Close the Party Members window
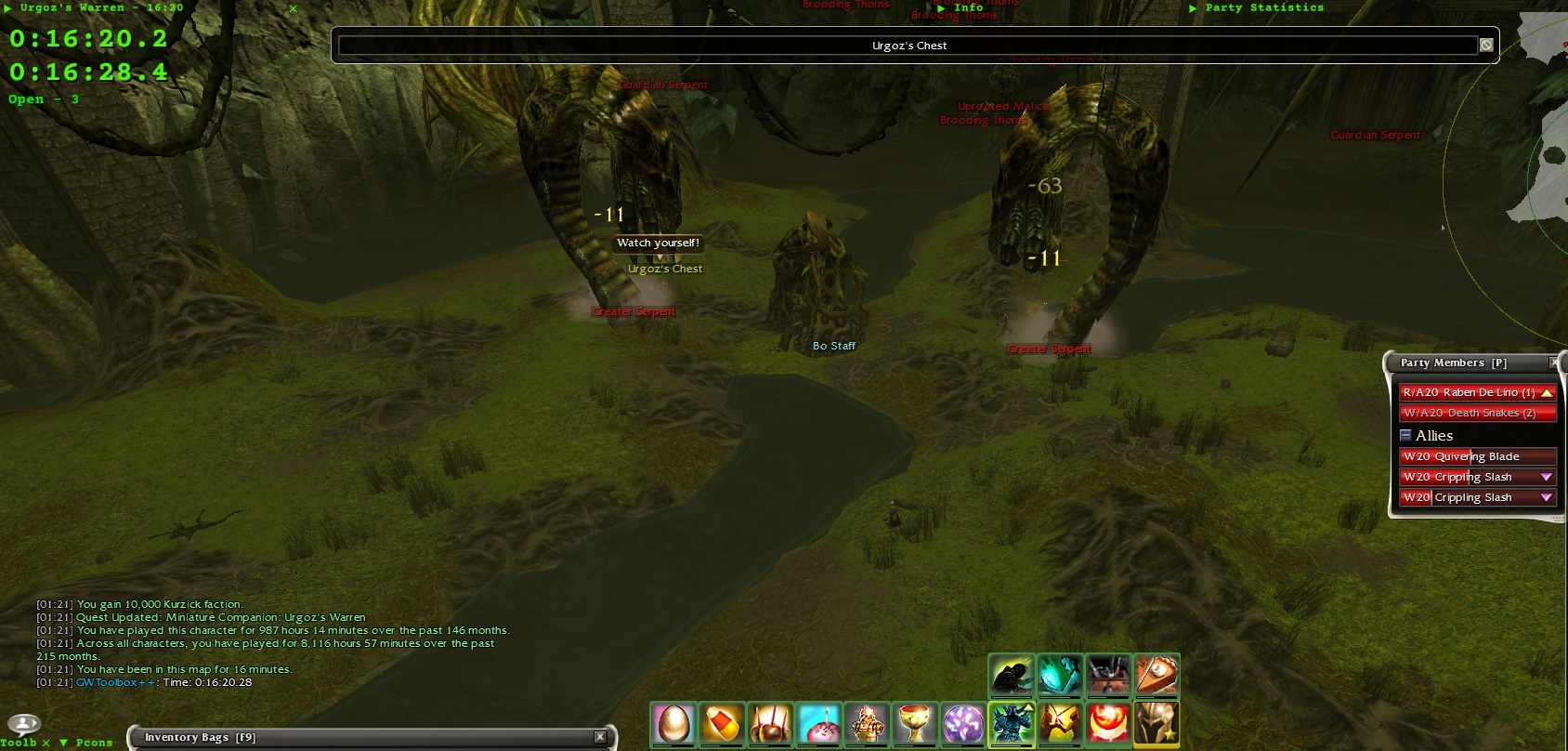1568x751 pixels. point(1554,362)
